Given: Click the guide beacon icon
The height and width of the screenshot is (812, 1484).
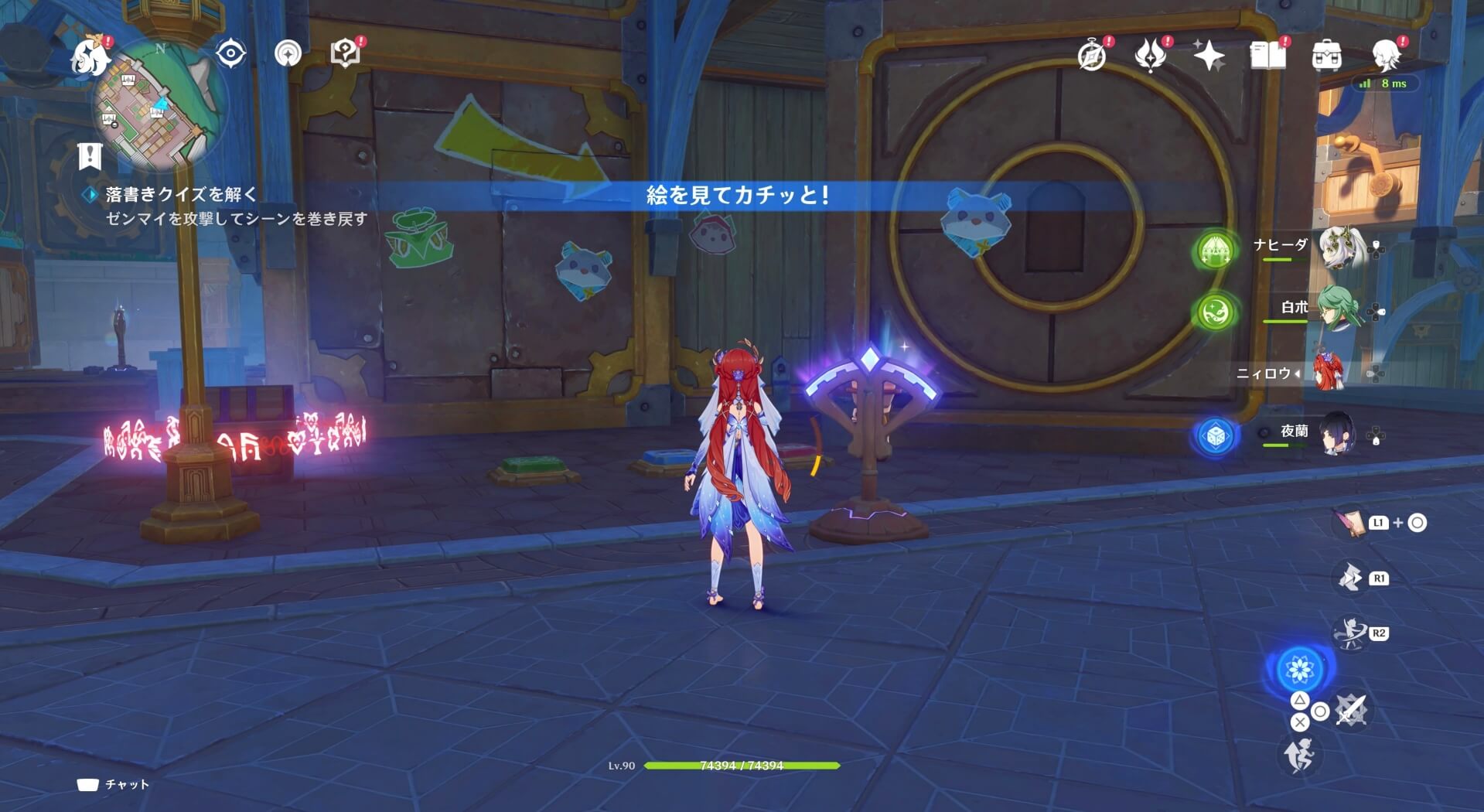Looking at the screenshot, I should coord(288,53).
